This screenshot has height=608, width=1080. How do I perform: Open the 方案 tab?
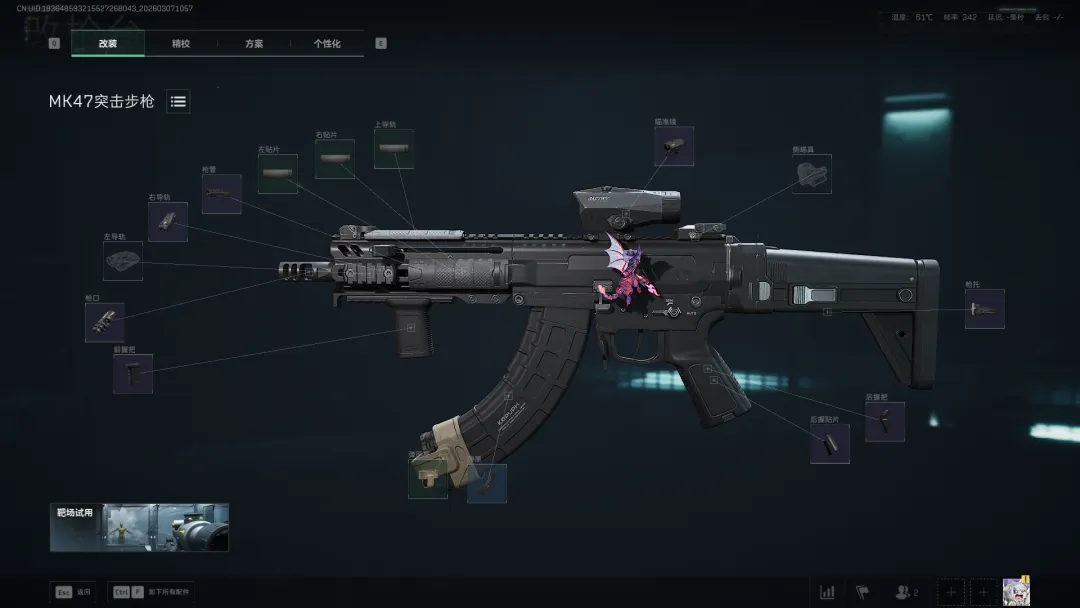tap(254, 44)
